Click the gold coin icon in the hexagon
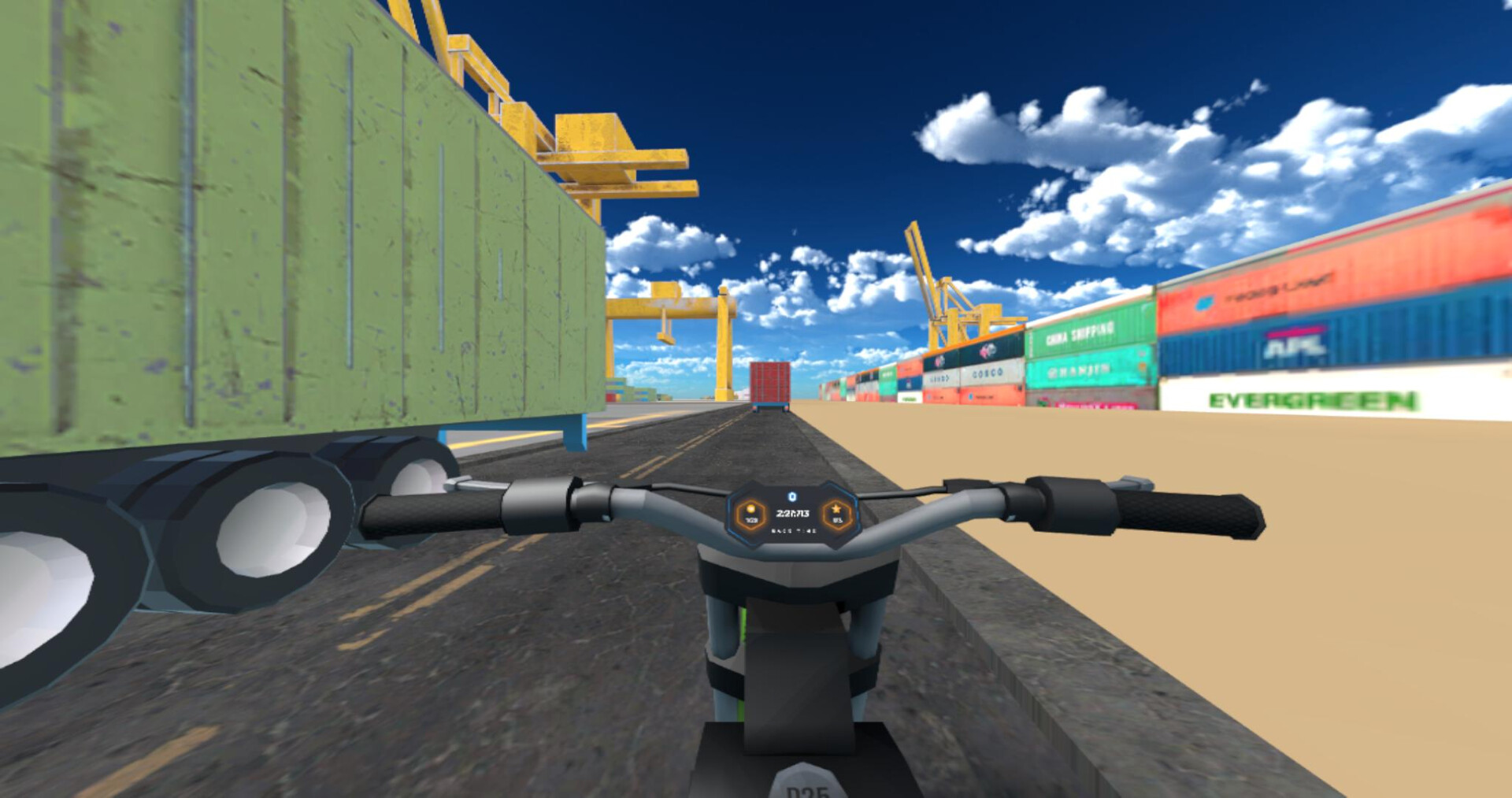 [750, 510]
